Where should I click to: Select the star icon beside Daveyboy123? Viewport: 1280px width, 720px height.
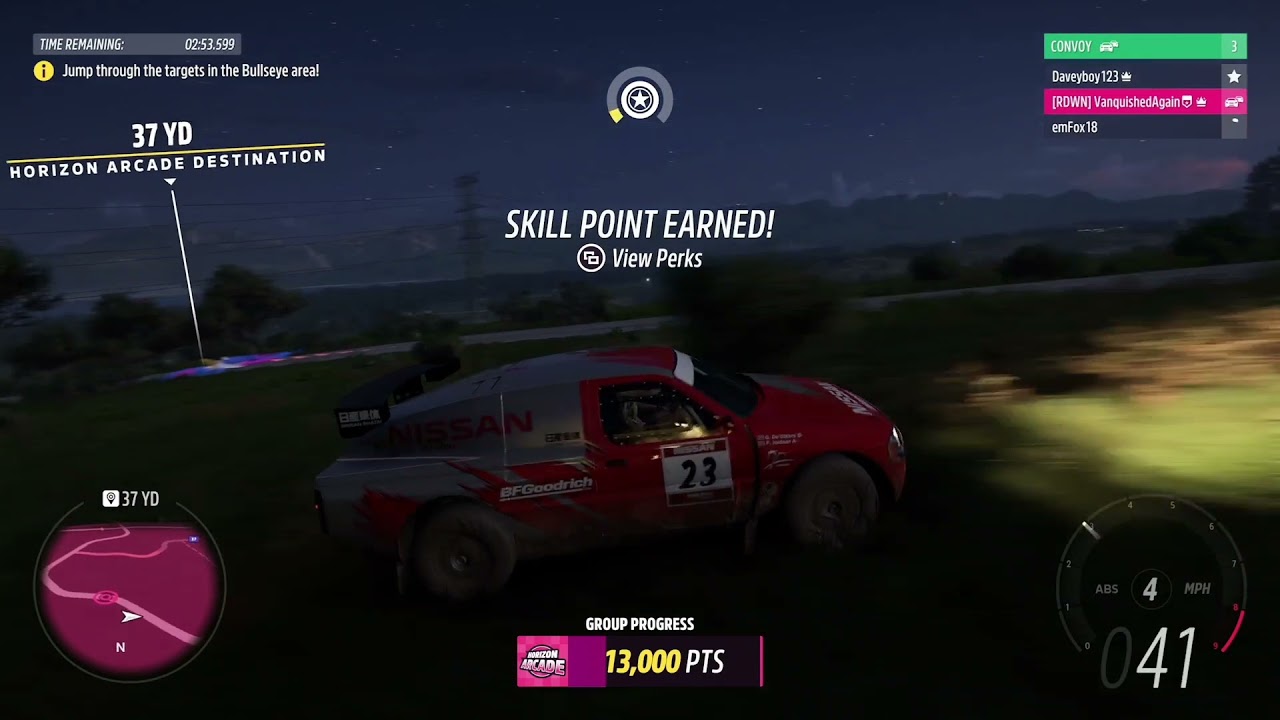1234,76
